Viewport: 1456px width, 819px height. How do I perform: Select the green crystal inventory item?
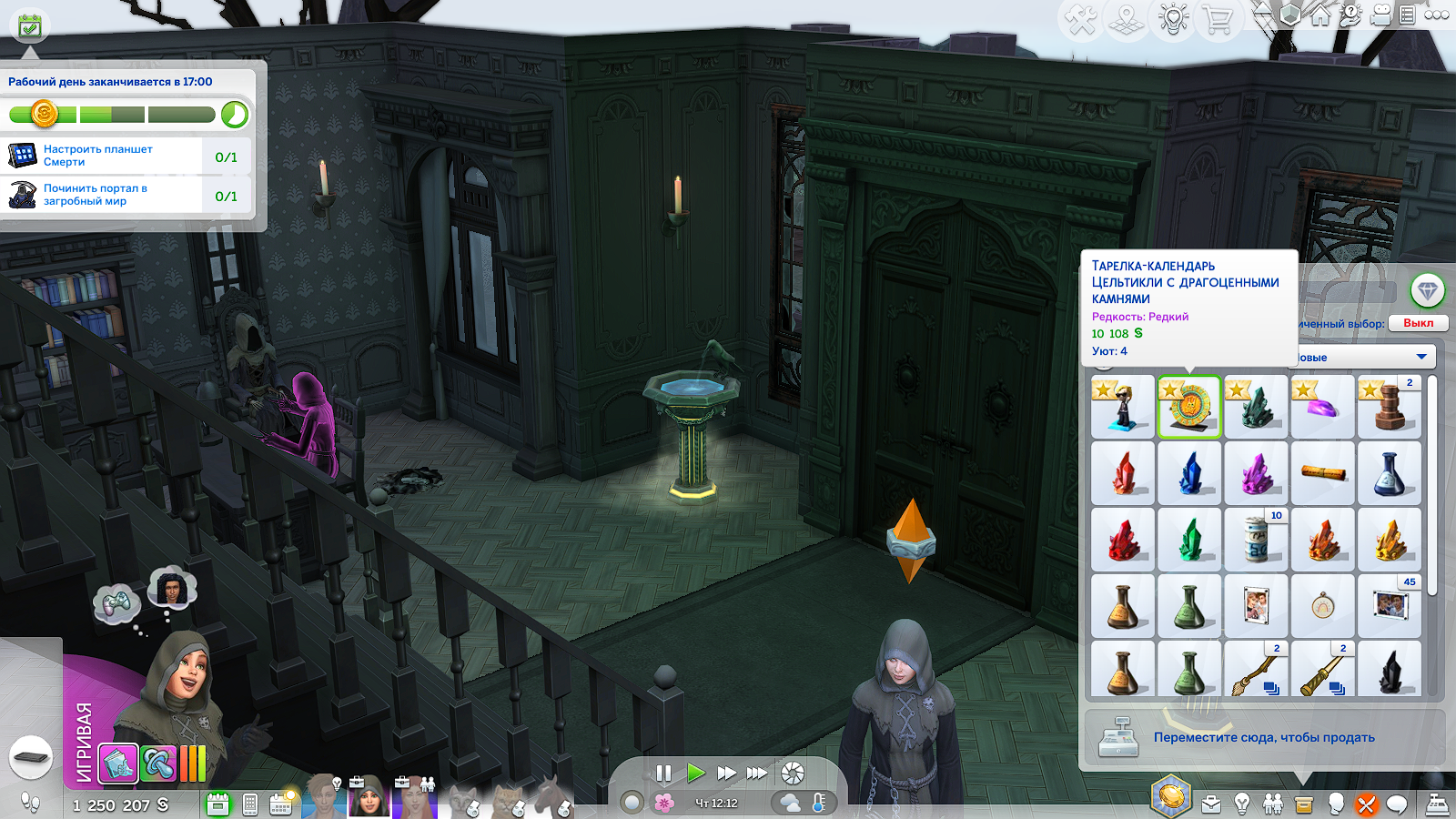click(x=1189, y=541)
